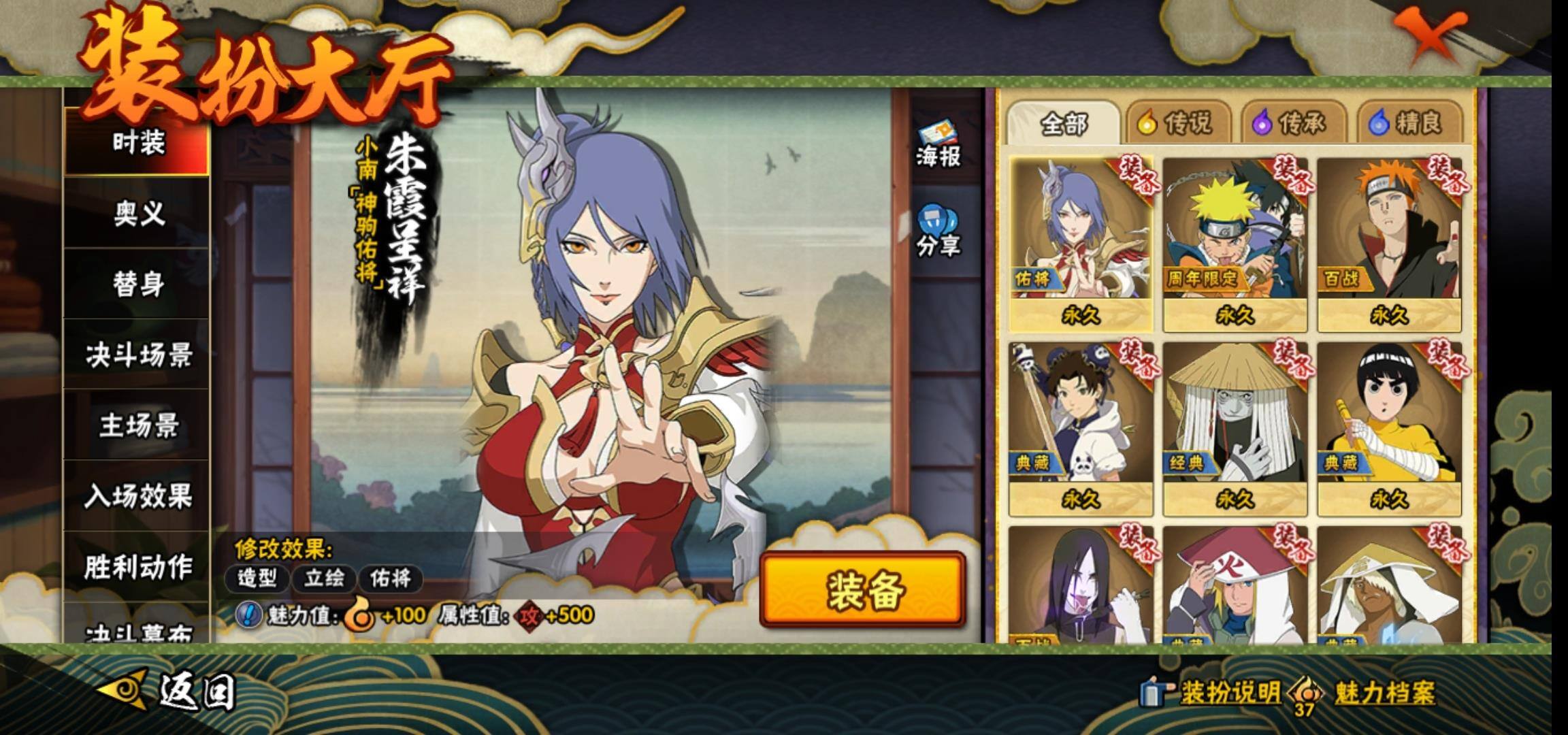Screen dimensions: 1568x735
Task: Open the 入场效果 category
Action: [x=138, y=497]
